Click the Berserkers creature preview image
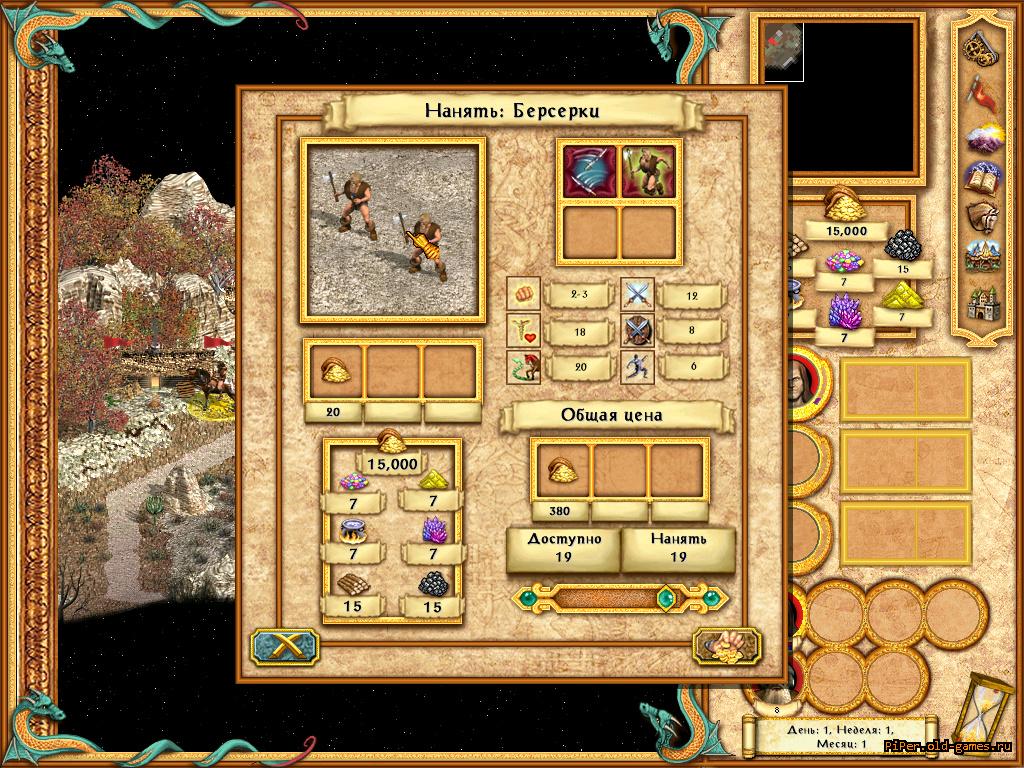The image size is (1024, 768). pyautogui.click(x=395, y=230)
